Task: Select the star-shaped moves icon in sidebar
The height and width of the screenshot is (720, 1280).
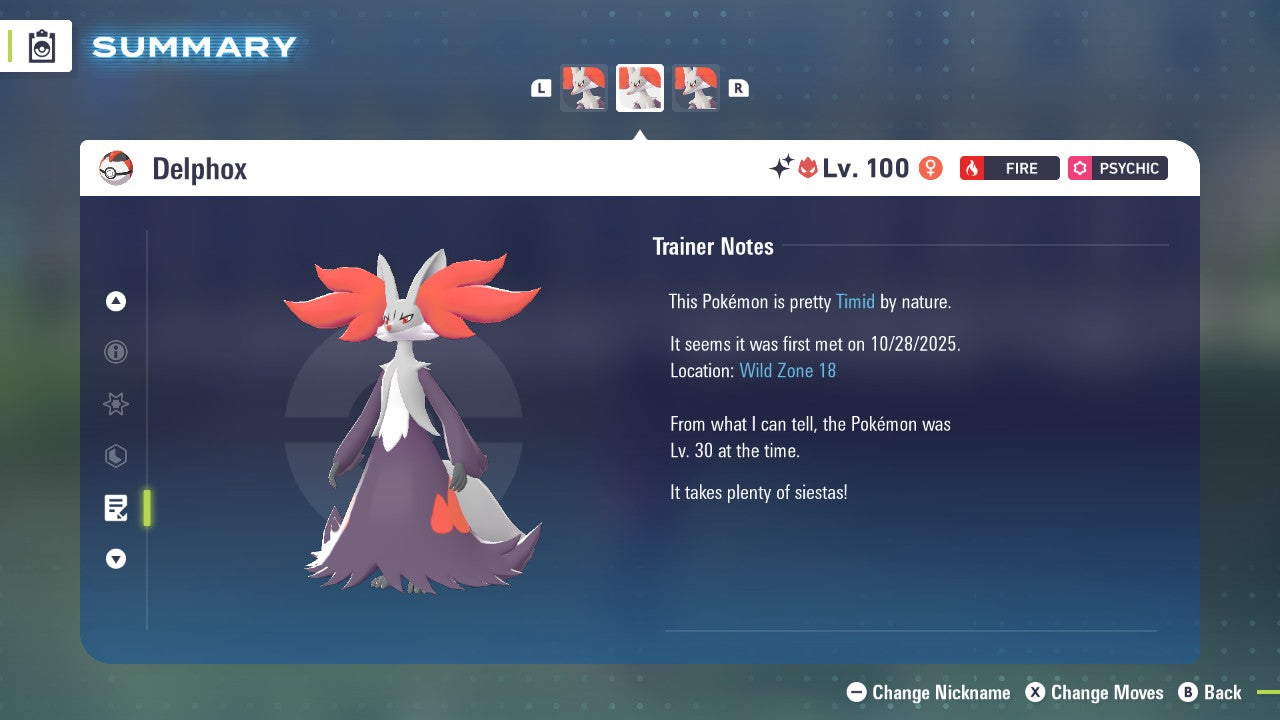Action: (x=116, y=404)
